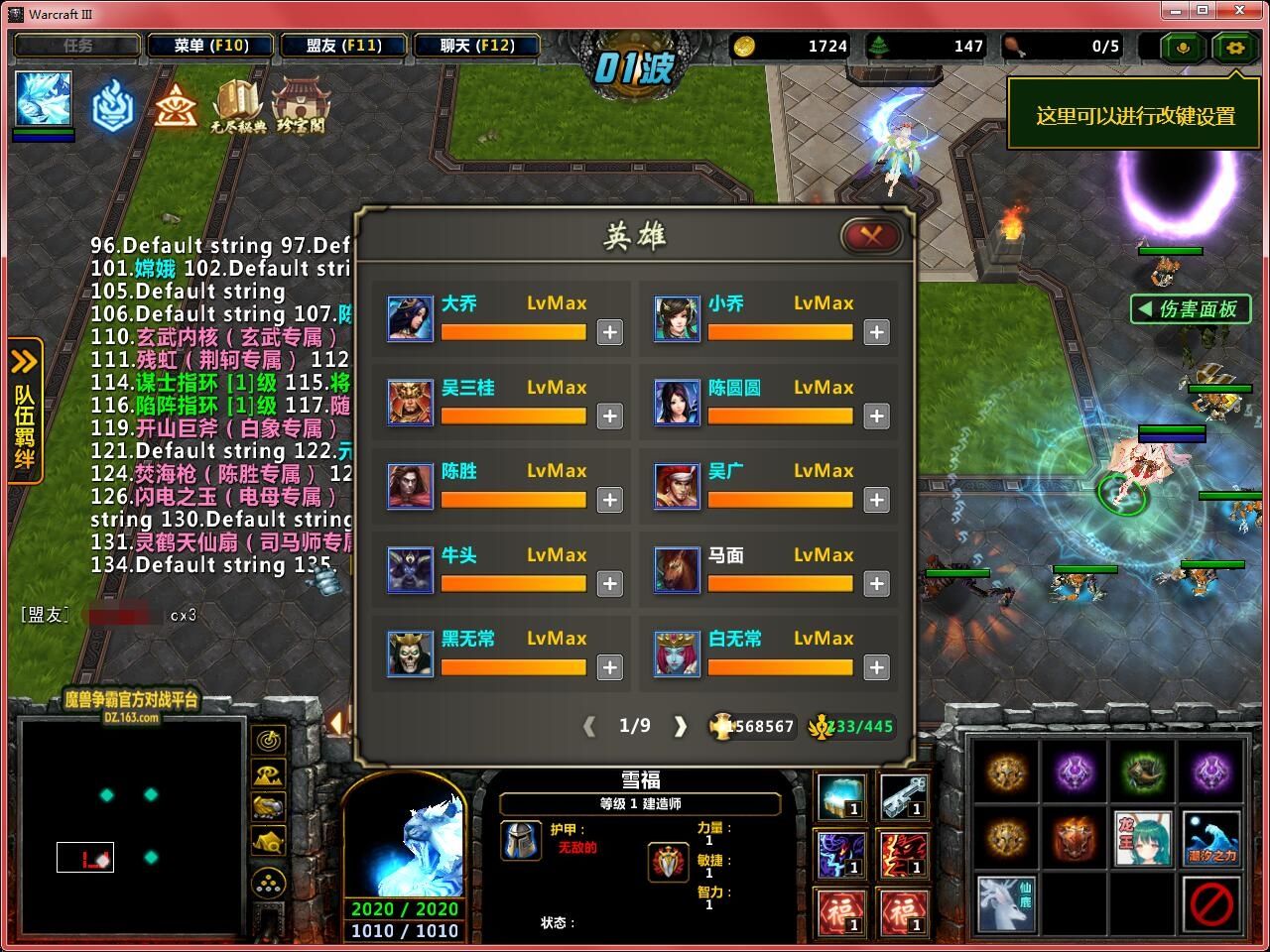Click the plus button next to 小乔
Image resolution: width=1270 pixels, height=952 pixels.
click(876, 332)
